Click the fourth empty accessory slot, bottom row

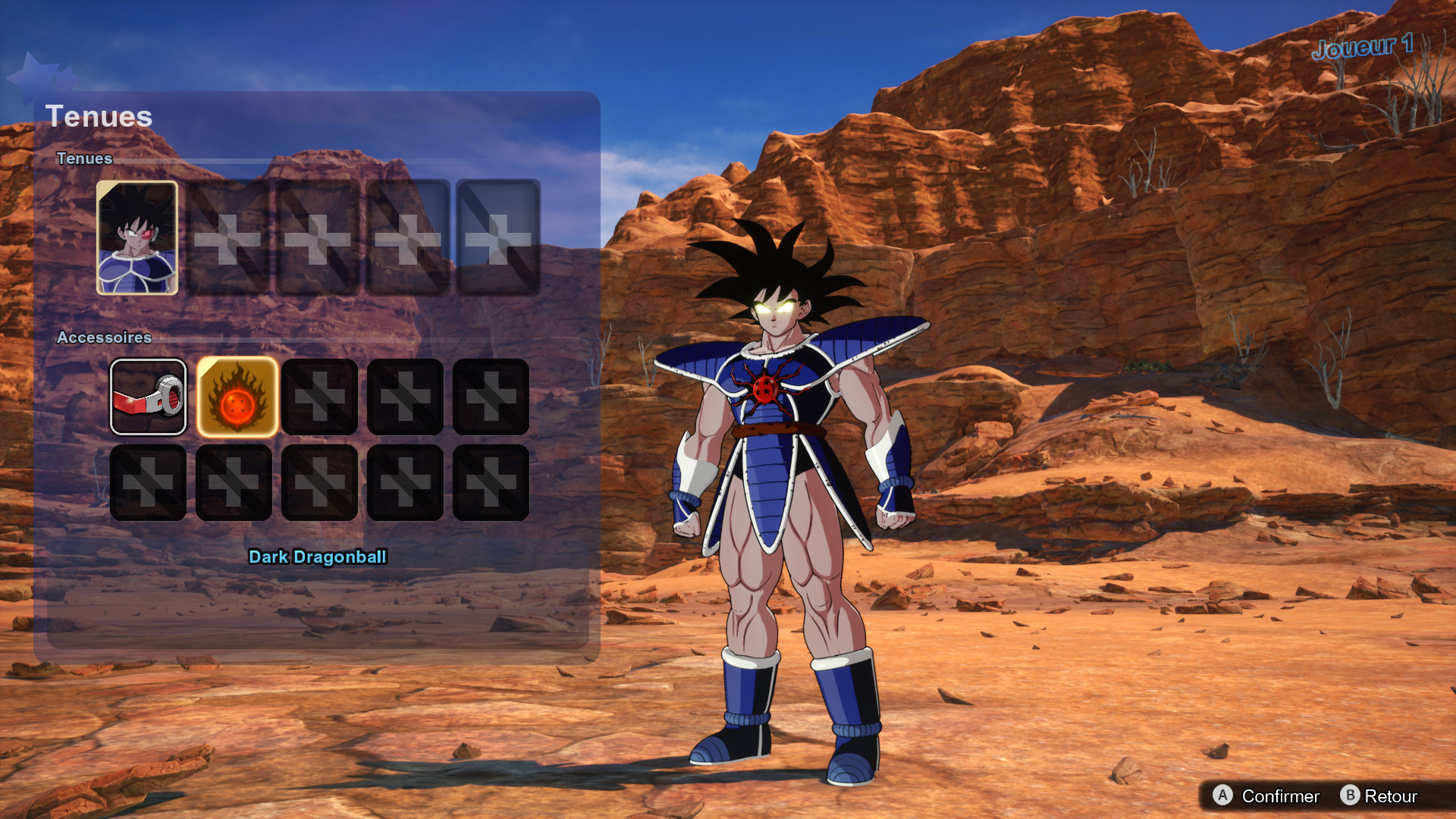click(405, 483)
